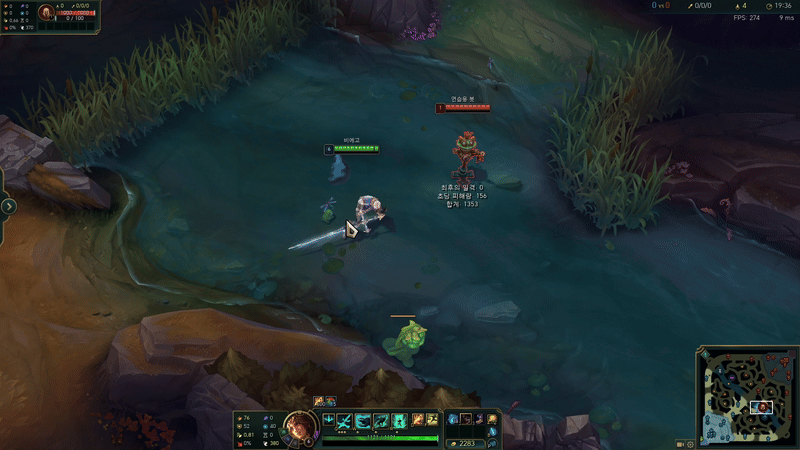Use the trinket ward slot
Viewport: 800px width, 450px height.
493,419
